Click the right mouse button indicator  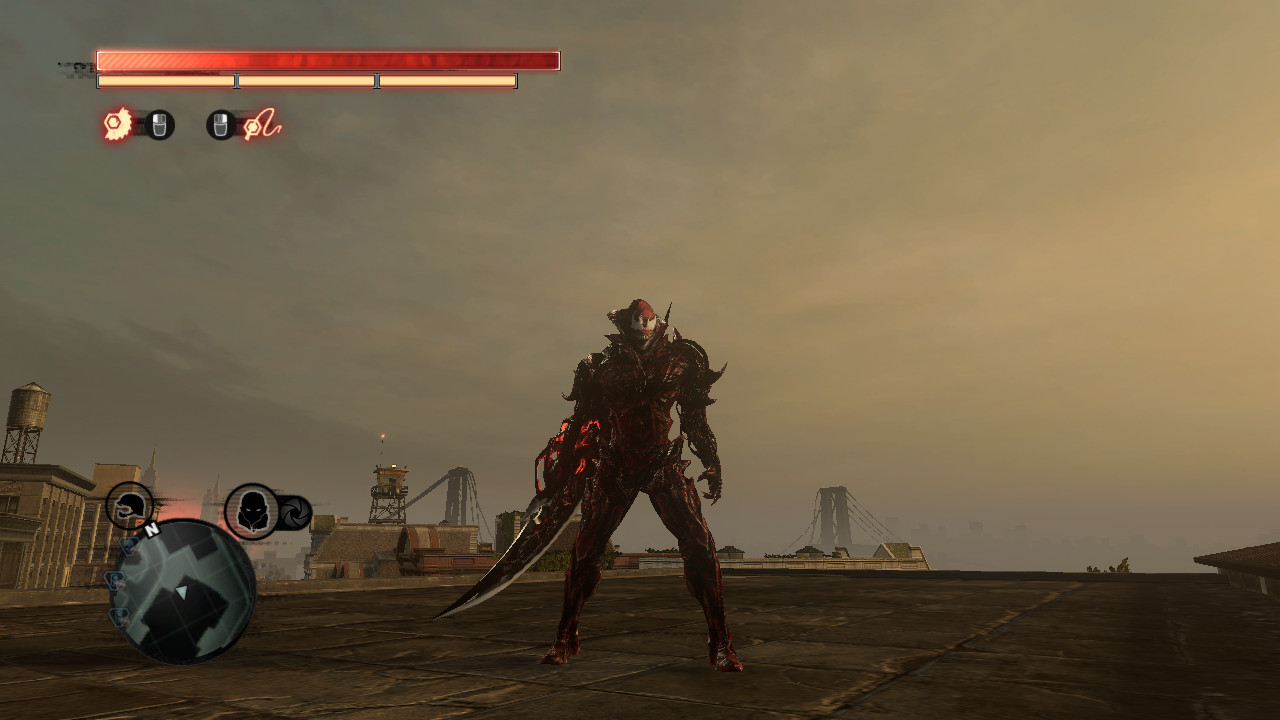click(222, 126)
